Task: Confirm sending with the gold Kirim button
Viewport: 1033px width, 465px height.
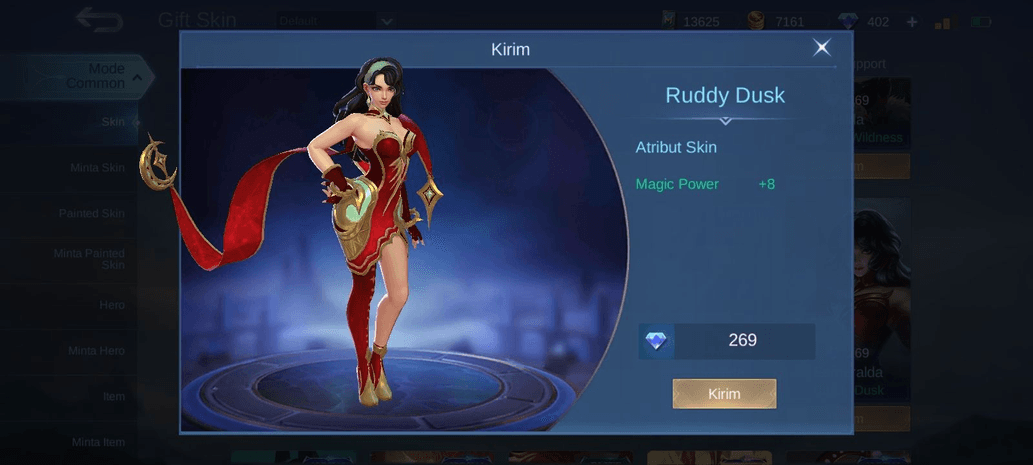Action: coord(724,394)
